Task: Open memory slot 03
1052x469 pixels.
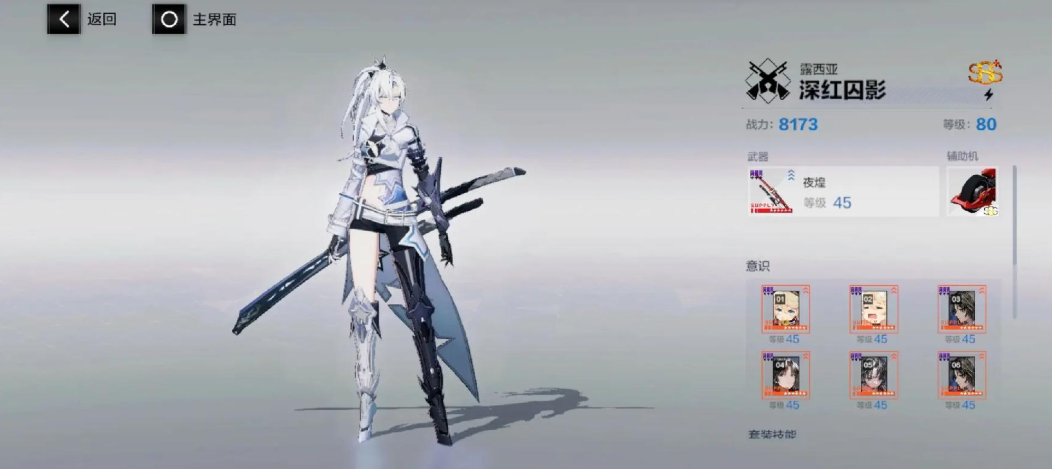Action: 961,309
